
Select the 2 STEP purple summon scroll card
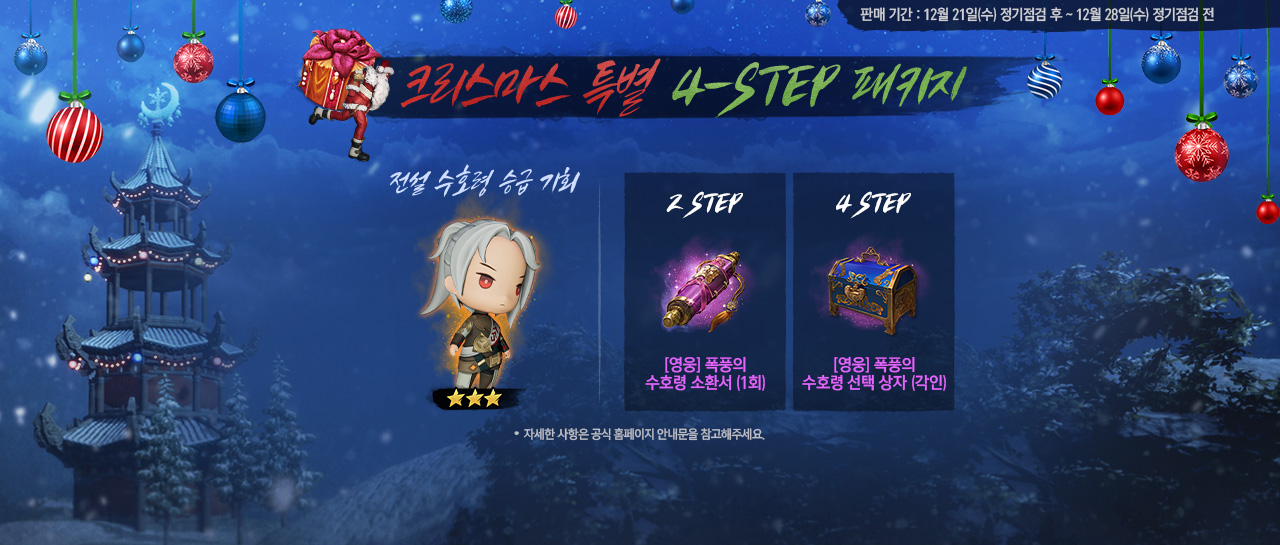pos(704,291)
